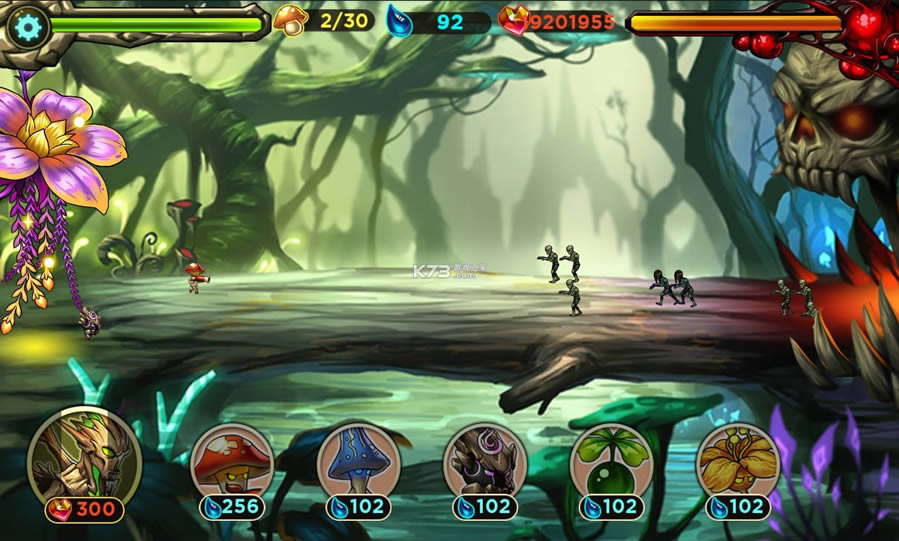Open the settings gear menu

[x=27, y=27]
